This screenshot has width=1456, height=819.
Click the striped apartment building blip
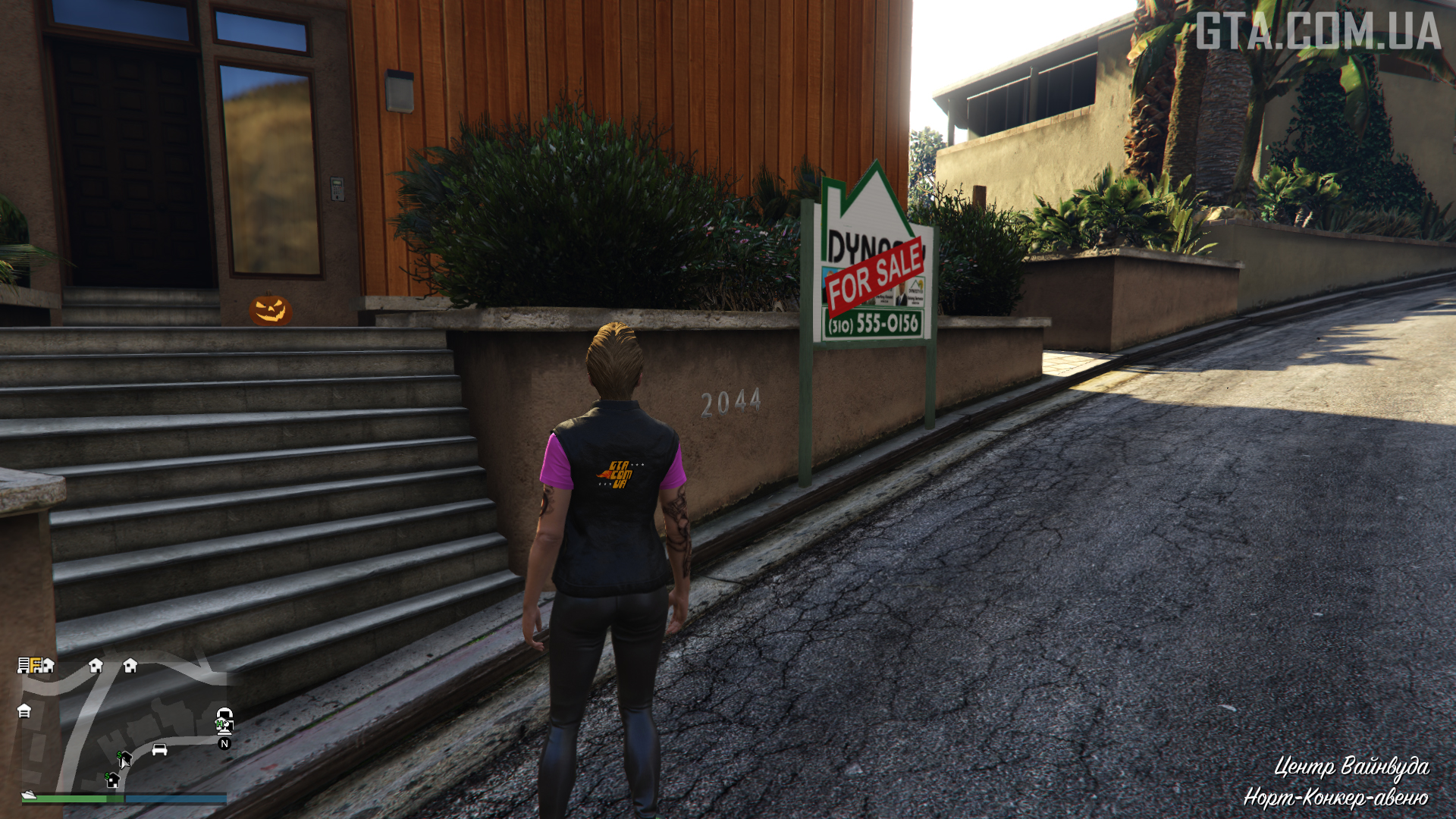24,665
